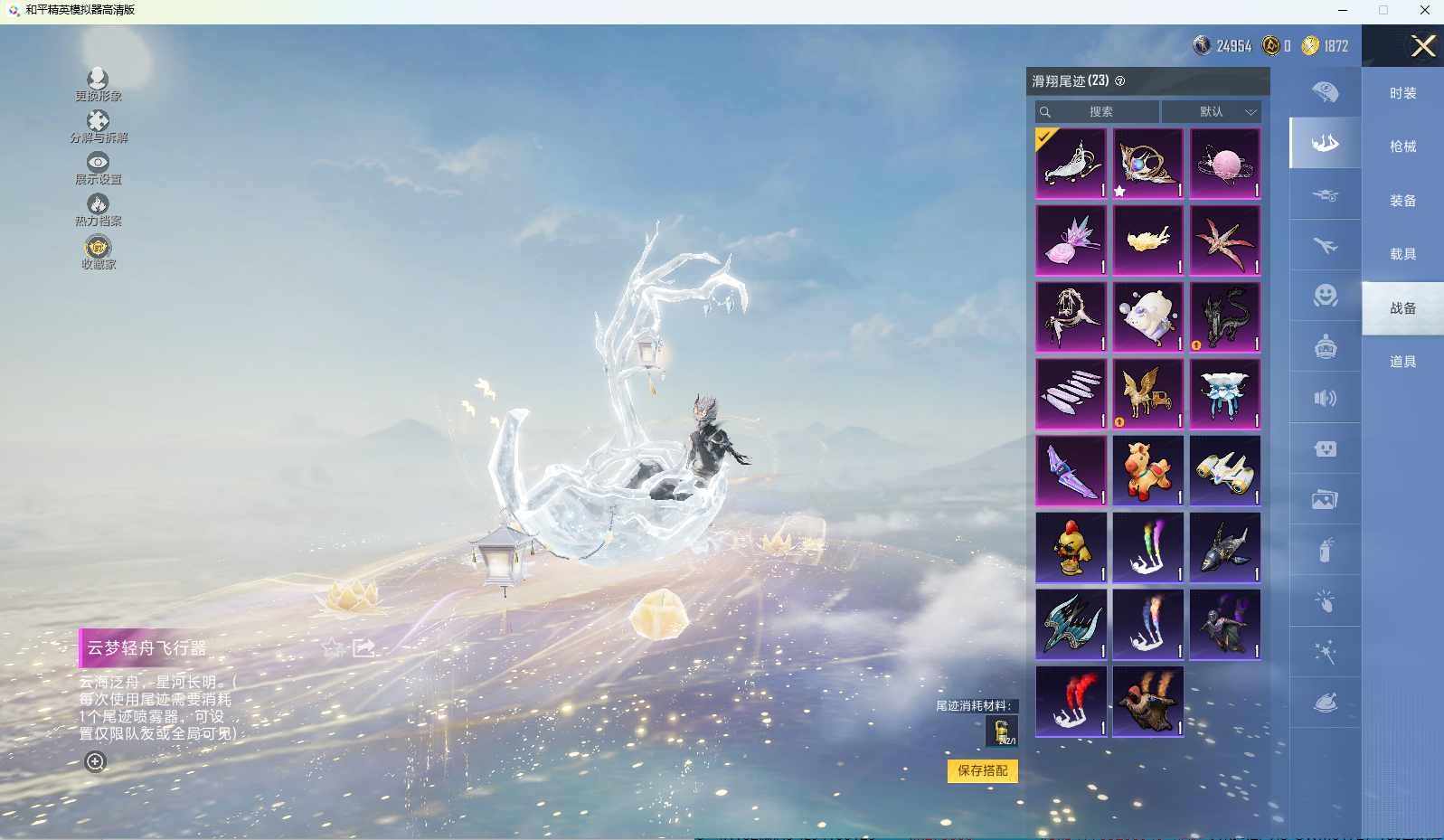Choose the golden winged horse trail
The width and height of the screenshot is (1444, 840).
(x=1147, y=394)
